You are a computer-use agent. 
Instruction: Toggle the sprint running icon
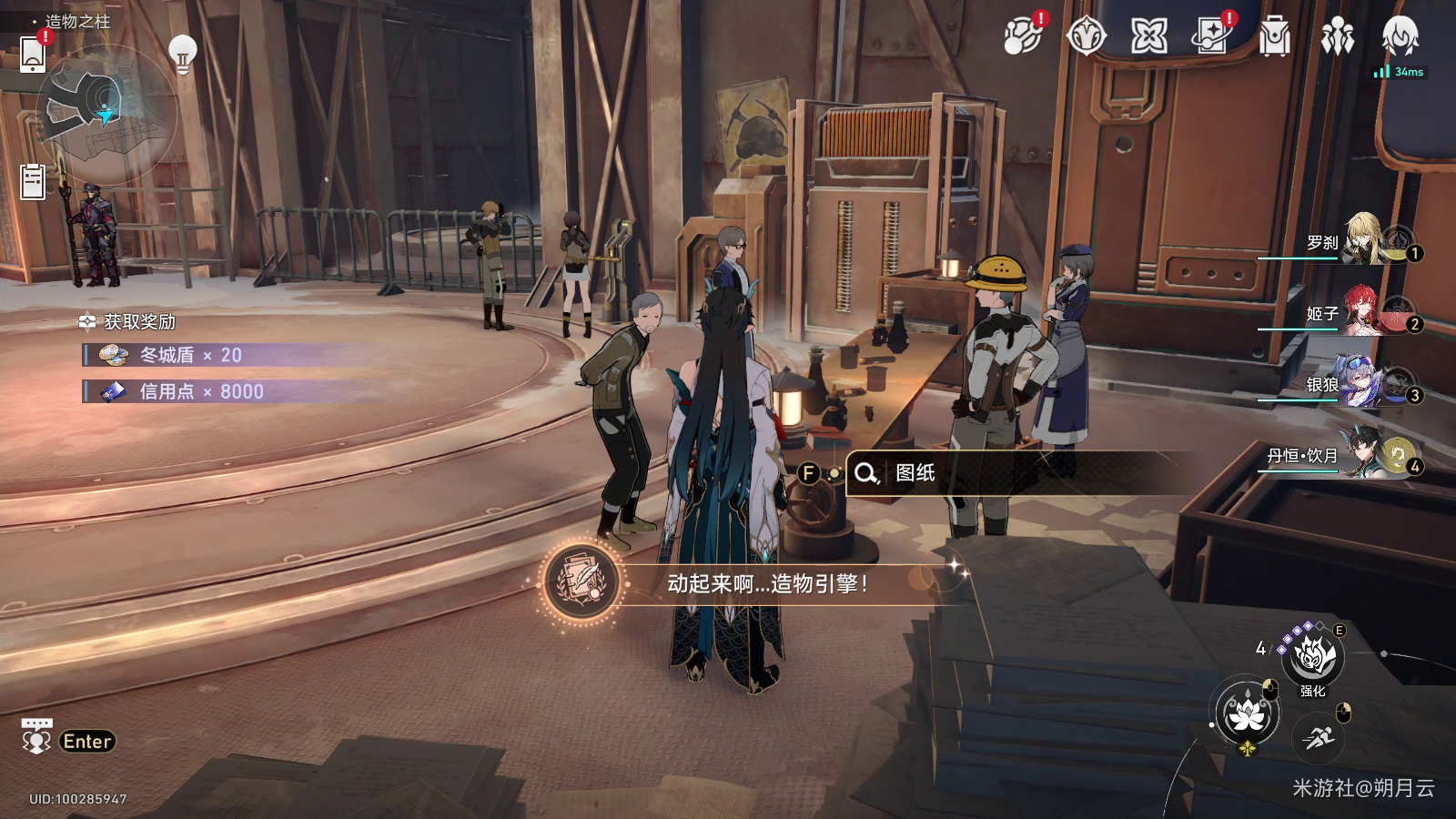point(1318,737)
